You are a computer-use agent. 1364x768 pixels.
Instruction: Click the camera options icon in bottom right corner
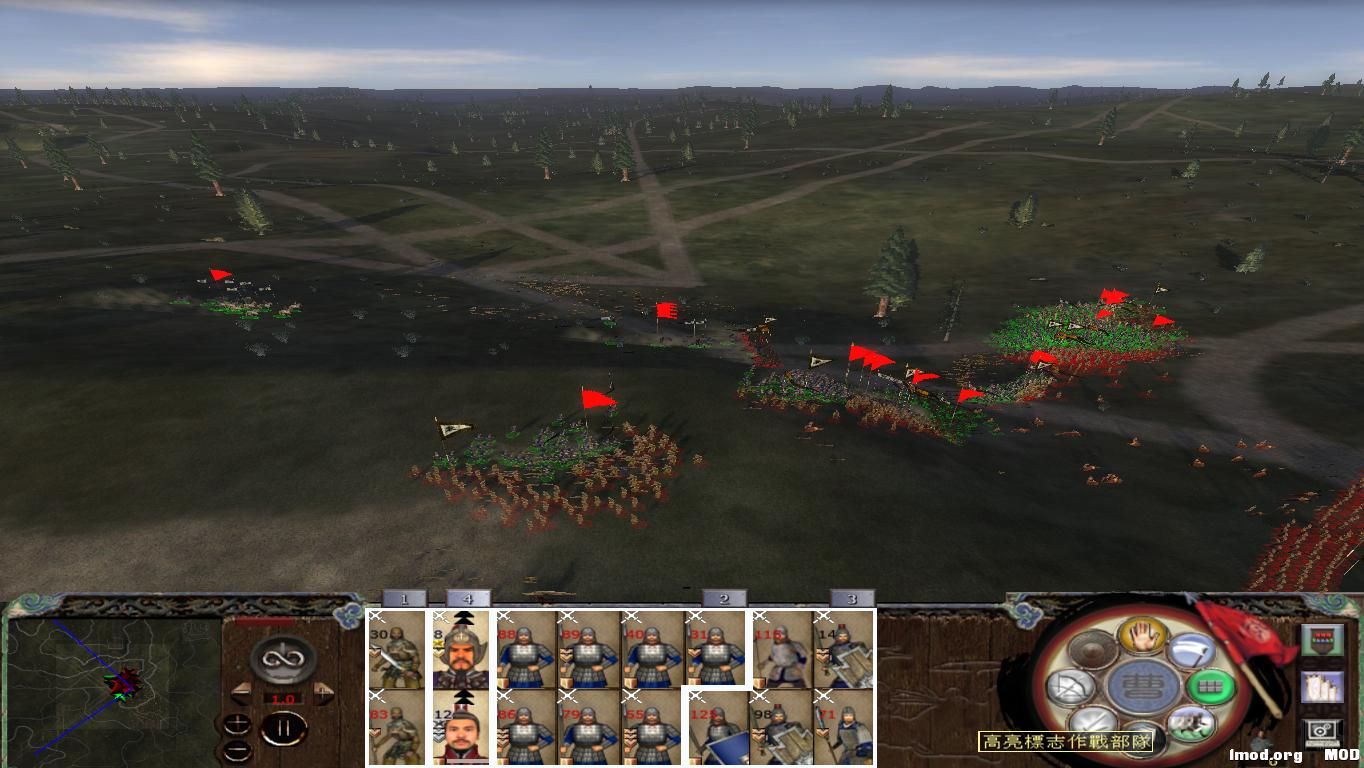1322,730
